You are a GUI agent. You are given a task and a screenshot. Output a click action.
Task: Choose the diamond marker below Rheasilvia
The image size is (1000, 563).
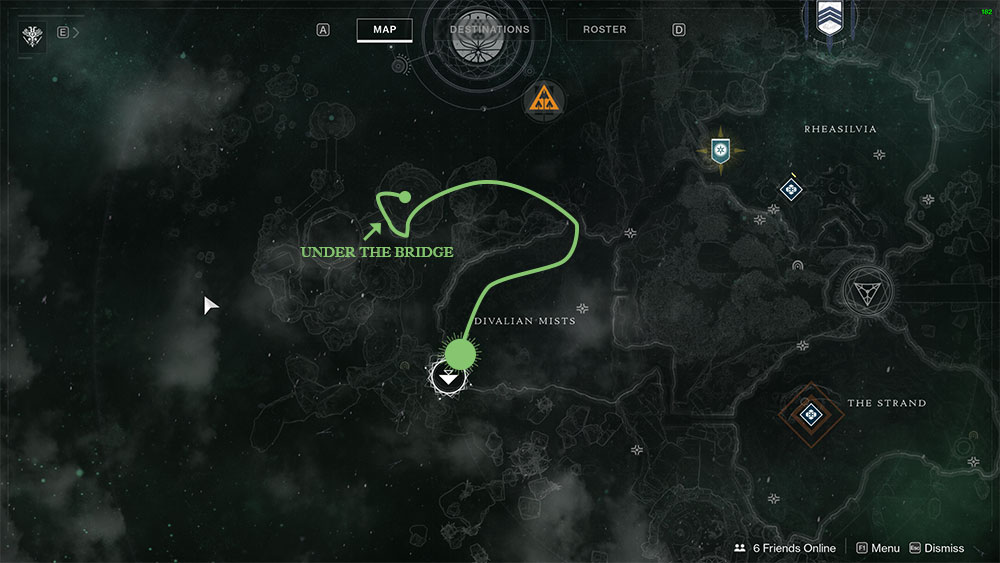coord(791,188)
